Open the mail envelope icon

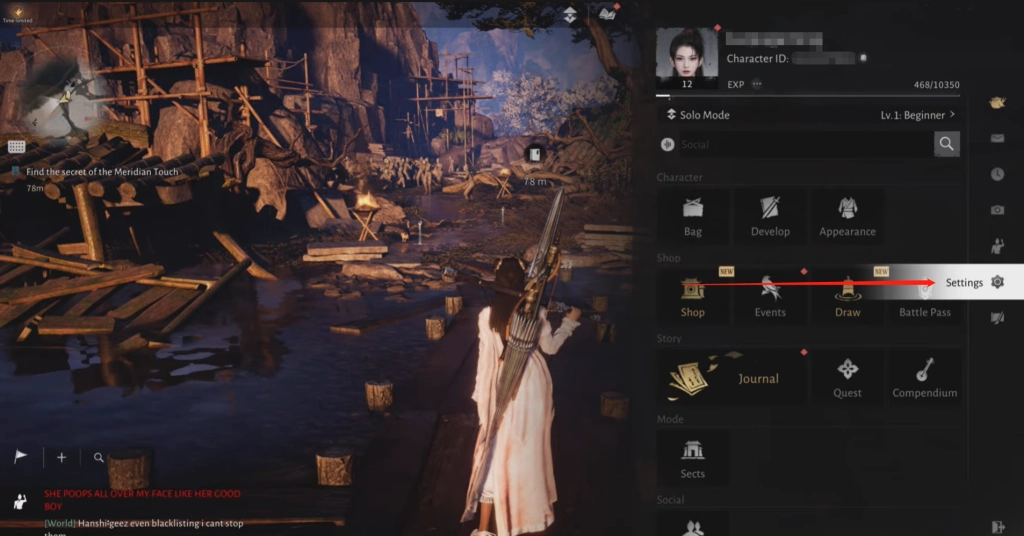[997, 138]
